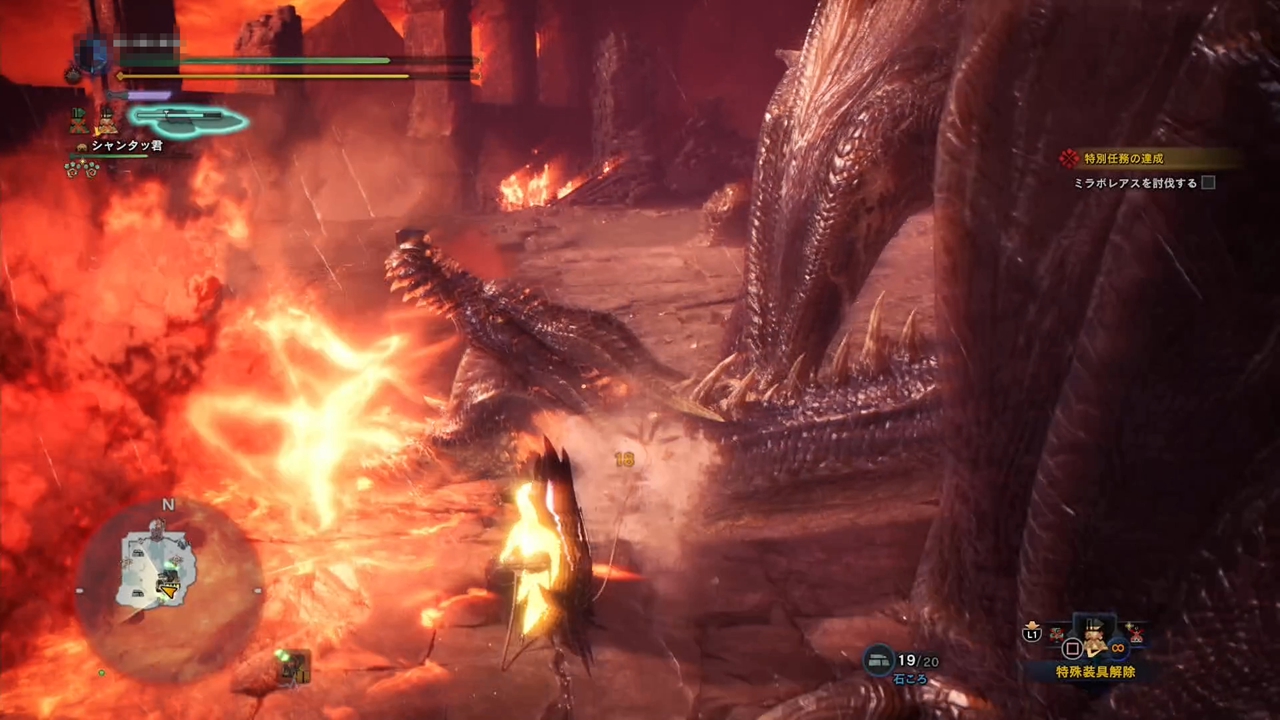Click the glowing hammer charge gauge
The height and width of the screenshot is (720, 1280).
[187, 120]
